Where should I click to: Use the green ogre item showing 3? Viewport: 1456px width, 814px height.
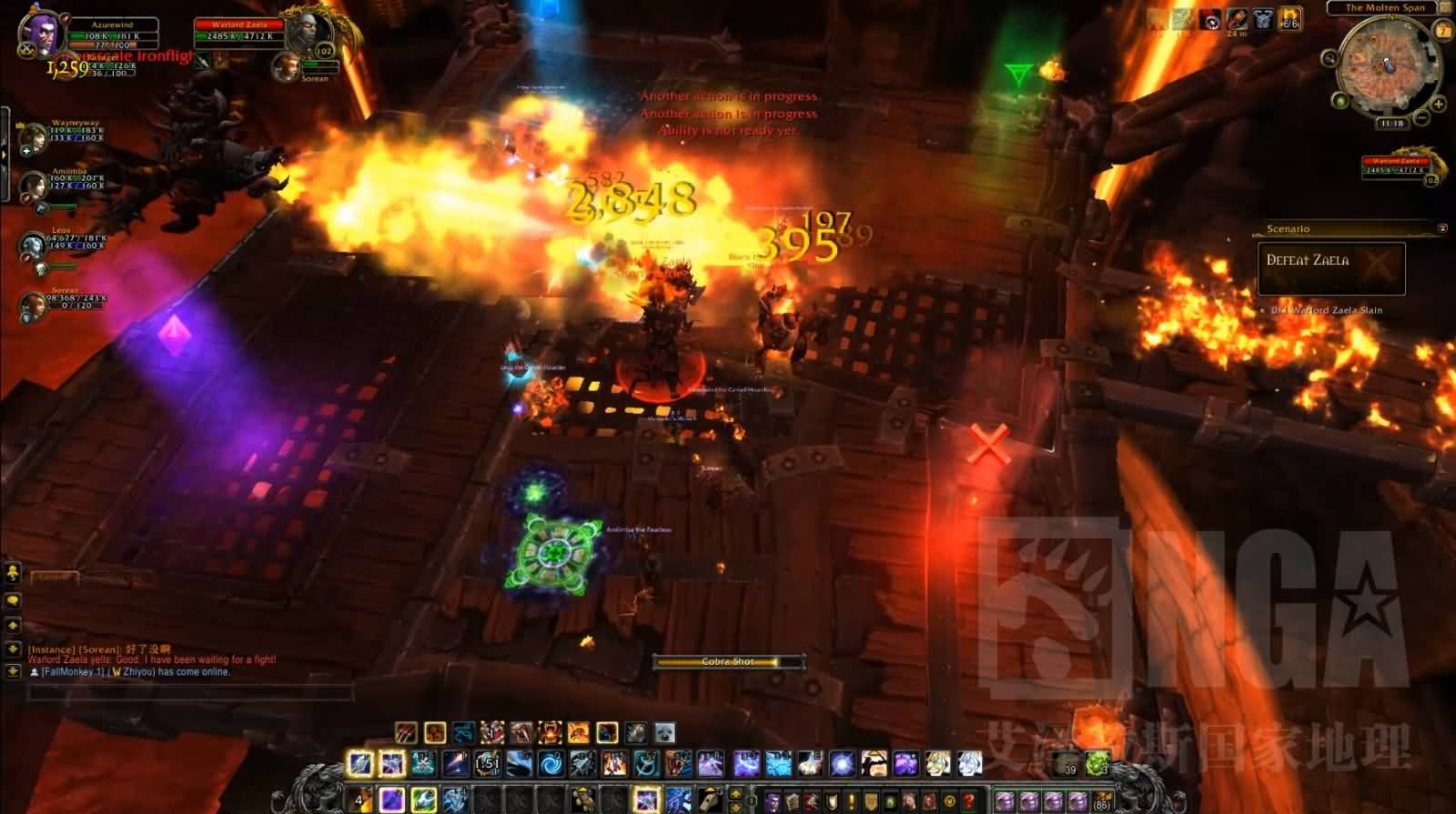pos(1098,764)
